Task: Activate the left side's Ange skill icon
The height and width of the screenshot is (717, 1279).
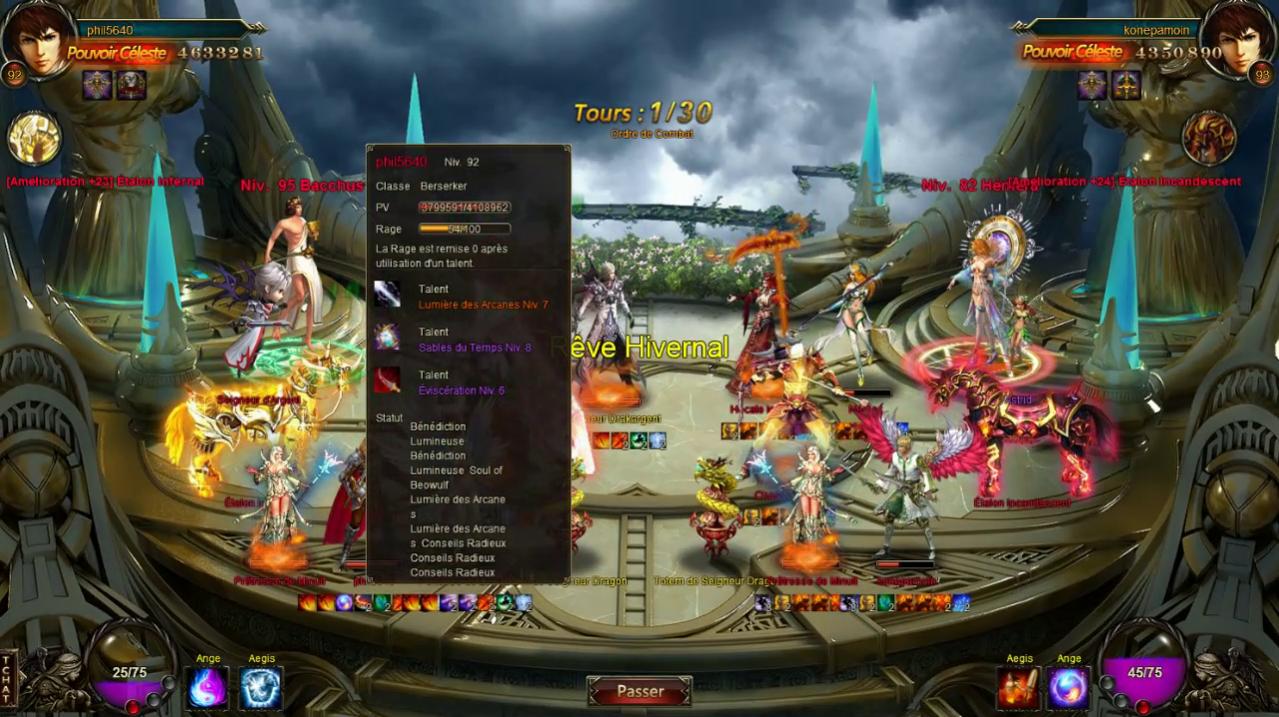Action: coord(208,688)
